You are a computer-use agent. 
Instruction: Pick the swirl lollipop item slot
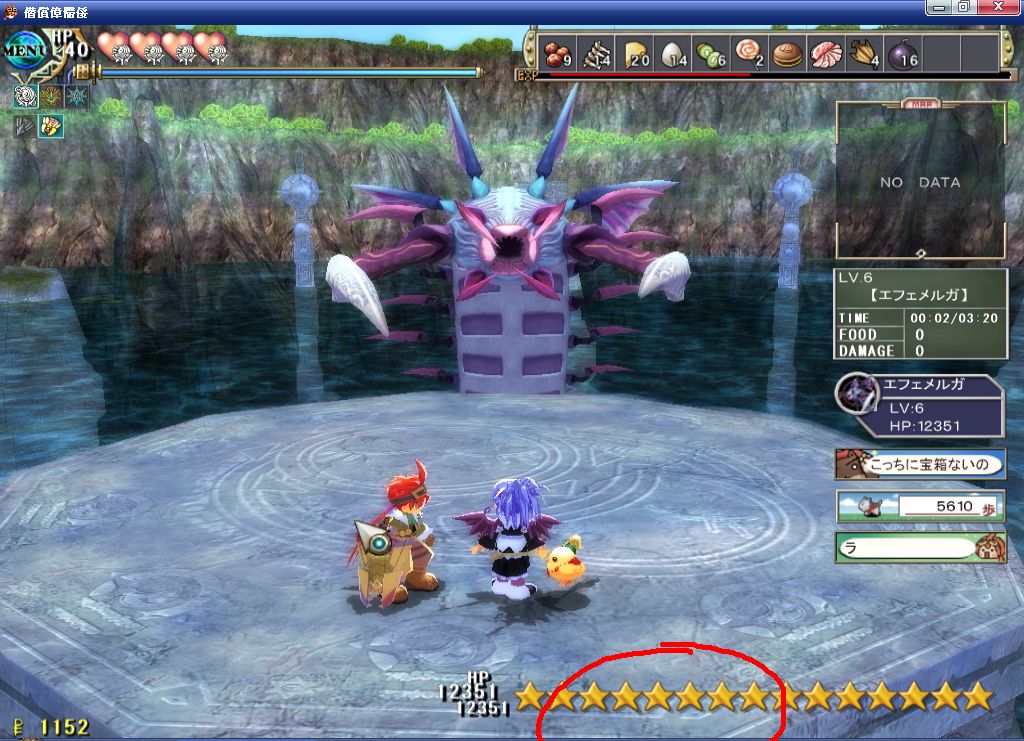(749, 53)
